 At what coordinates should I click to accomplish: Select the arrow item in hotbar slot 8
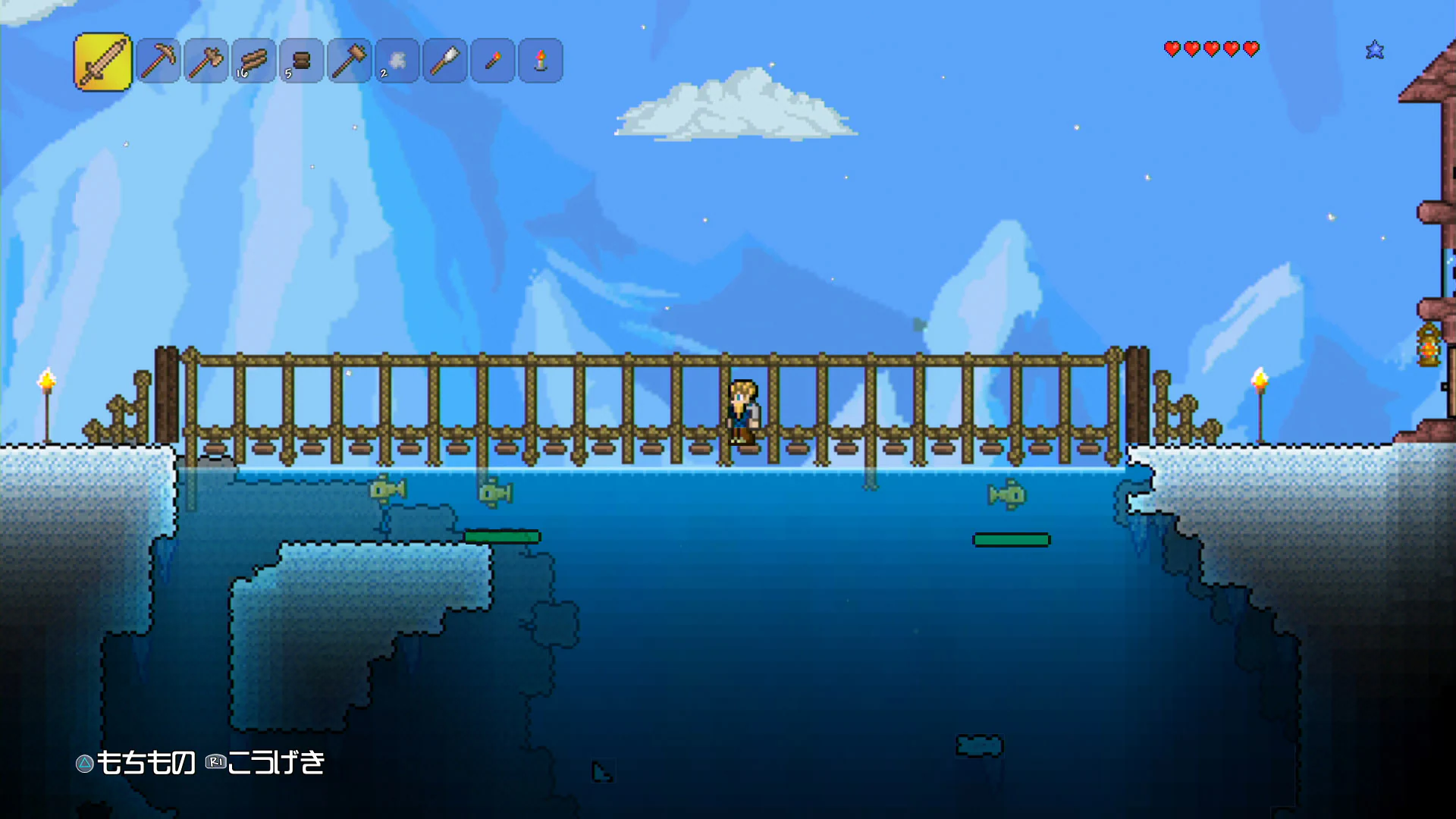coord(444,59)
